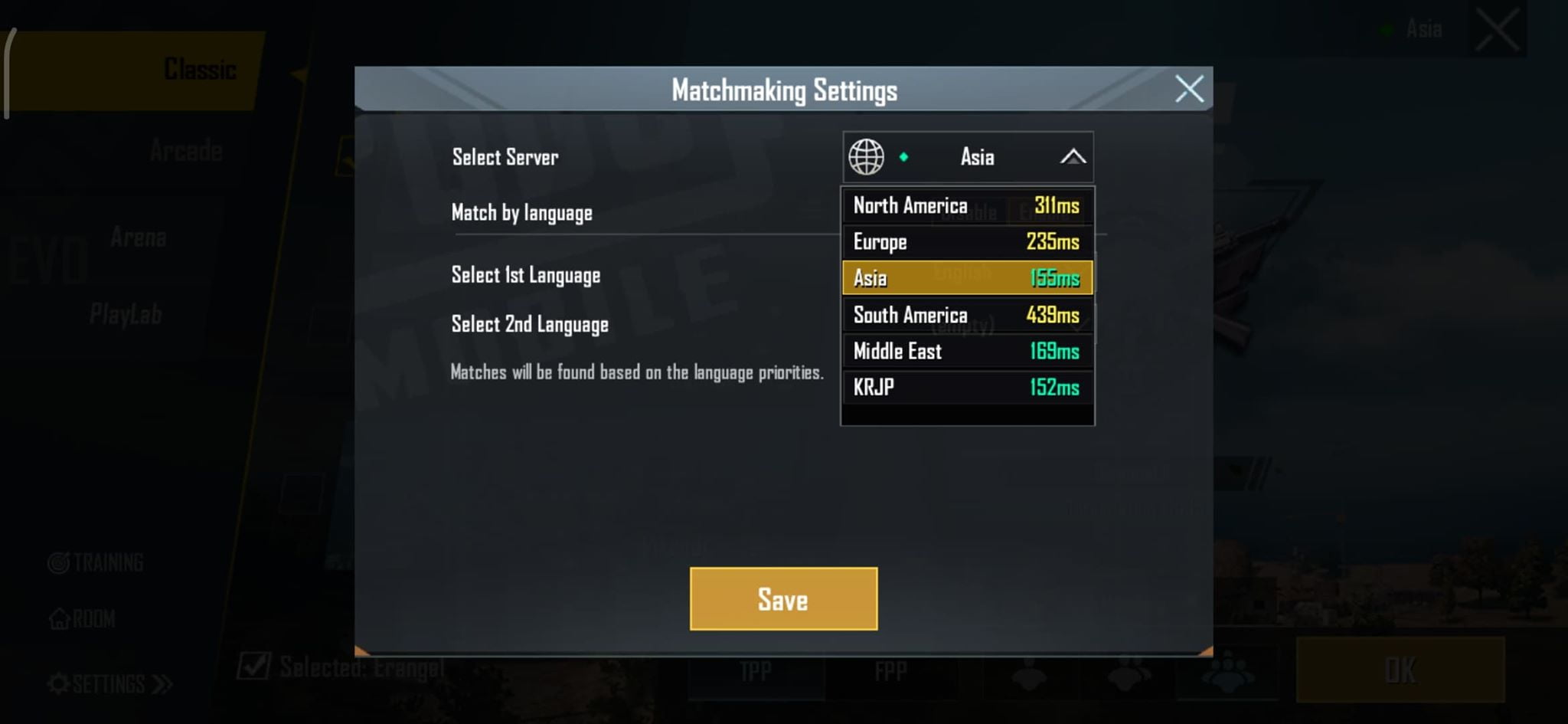Choose the North America server

point(967,205)
